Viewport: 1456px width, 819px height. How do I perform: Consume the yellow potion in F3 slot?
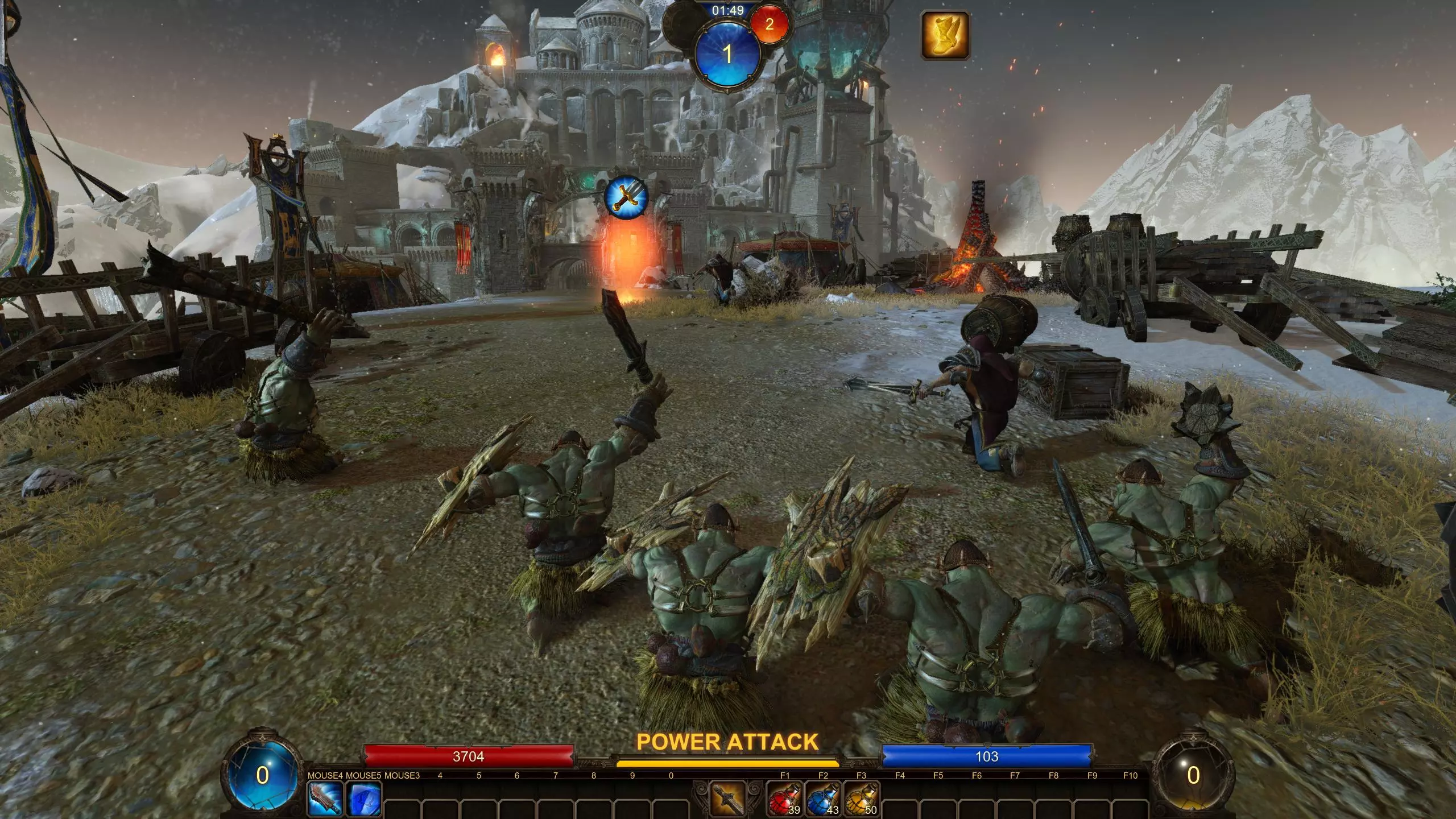point(861,799)
